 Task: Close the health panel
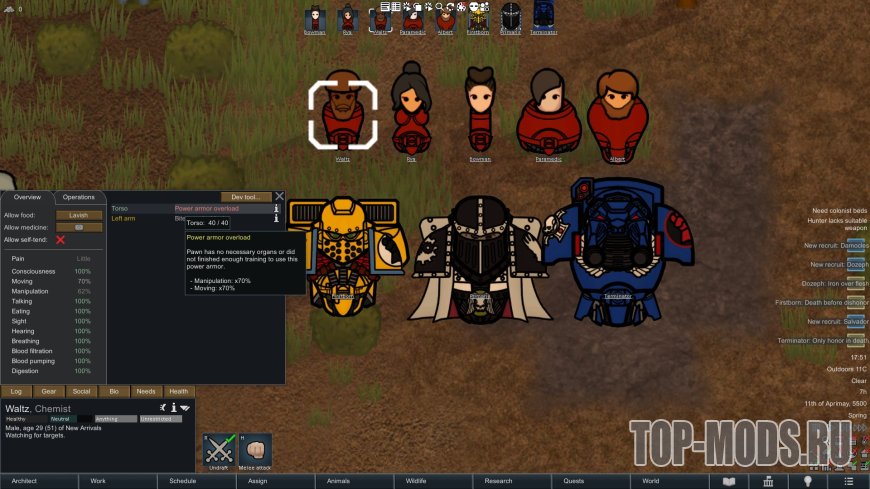280,197
